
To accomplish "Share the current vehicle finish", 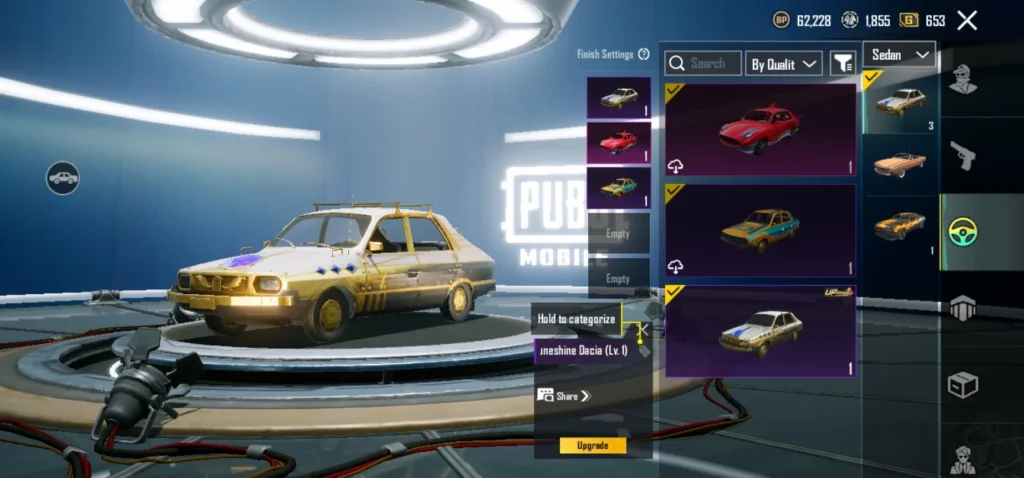I will tap(565, 396).
